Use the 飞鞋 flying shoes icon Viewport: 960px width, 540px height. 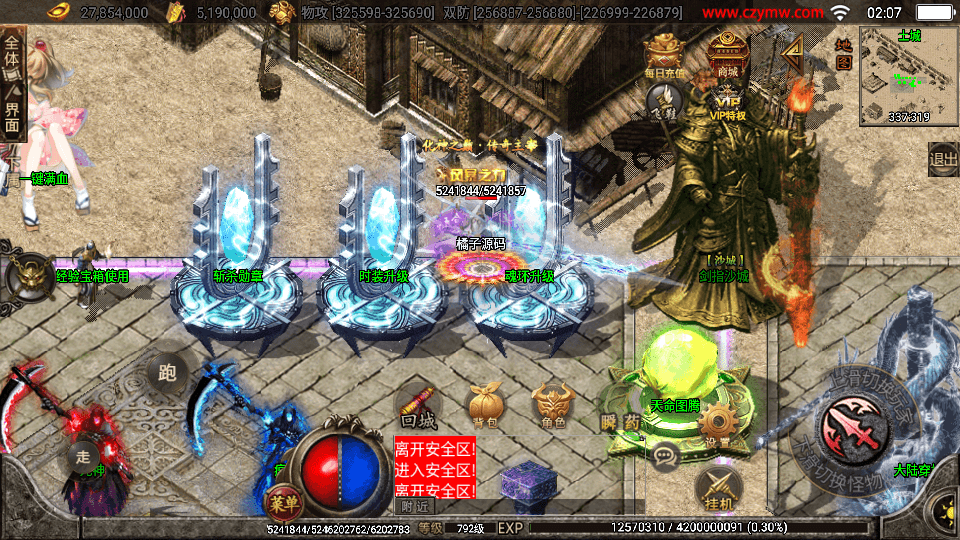pyautogui.click(x=664, y=100)
